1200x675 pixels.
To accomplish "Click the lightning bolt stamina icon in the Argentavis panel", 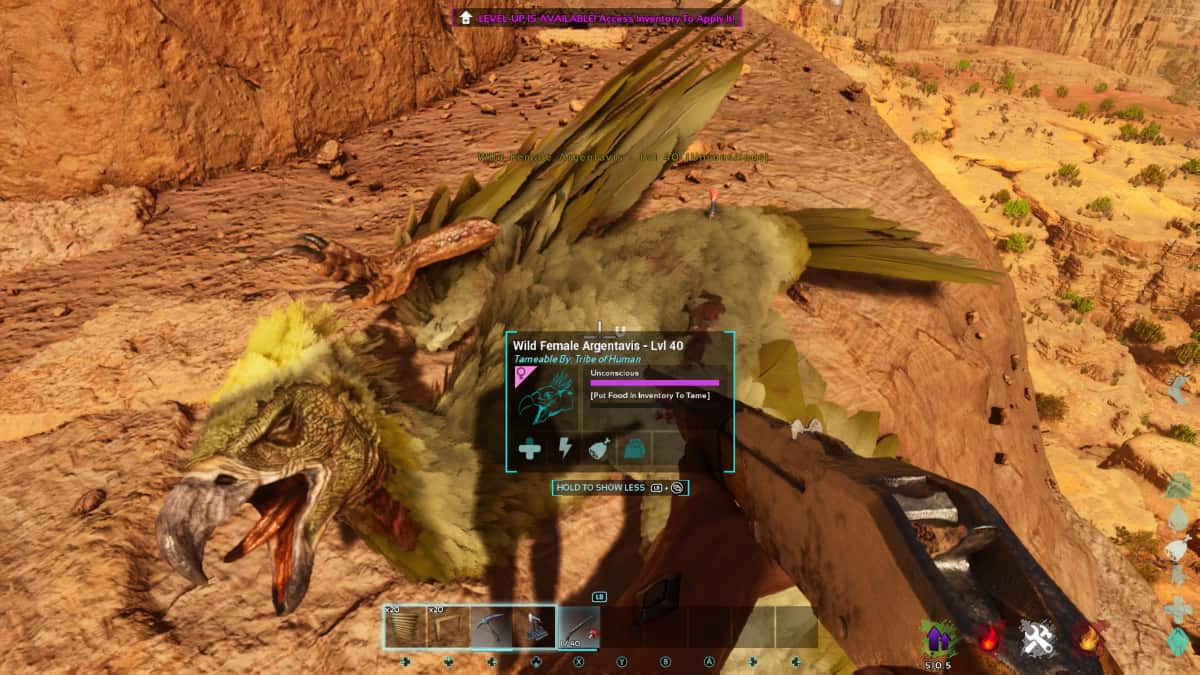I will 565,449.
